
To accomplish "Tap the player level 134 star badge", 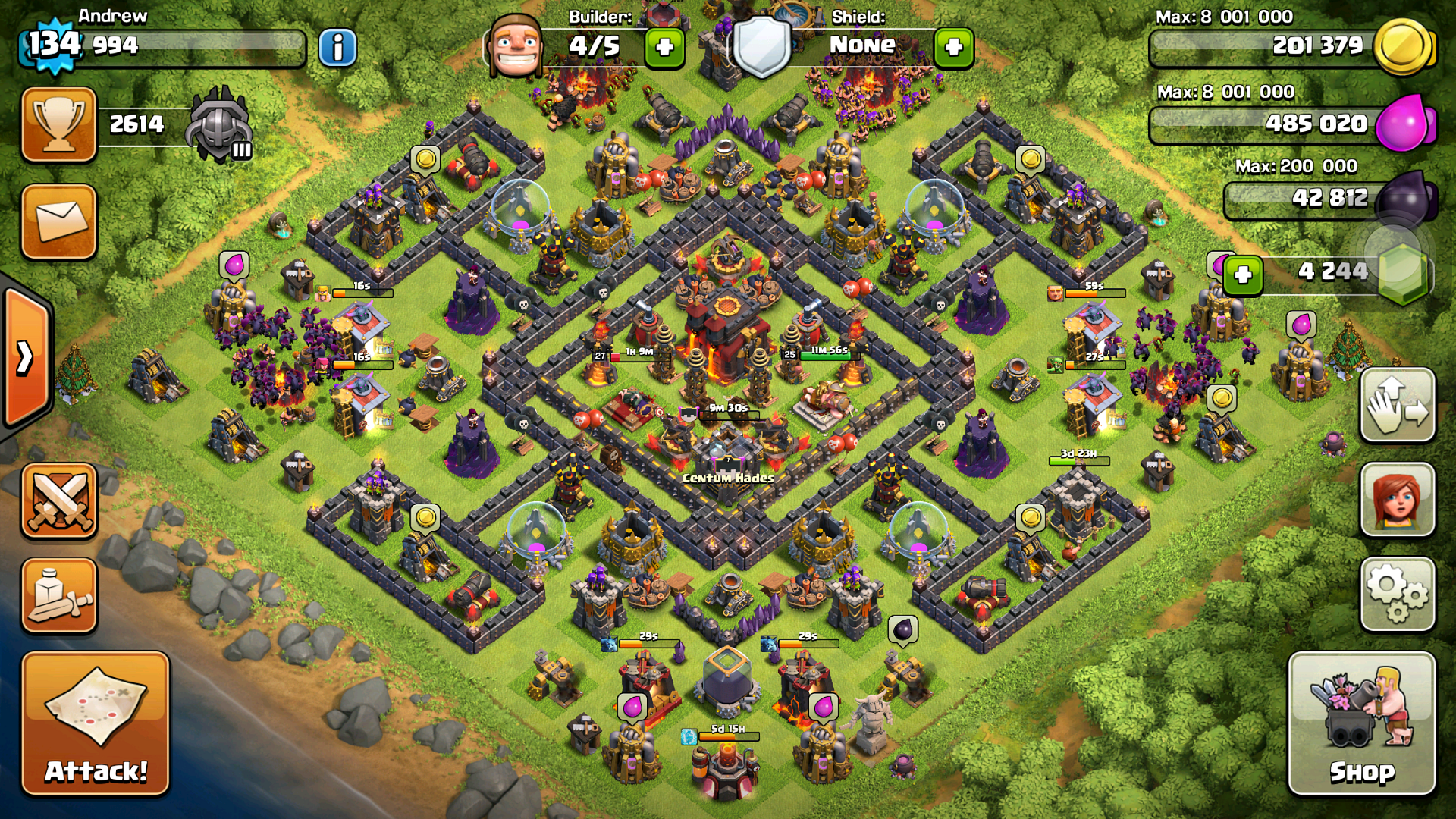I will (x=53, y=44).
